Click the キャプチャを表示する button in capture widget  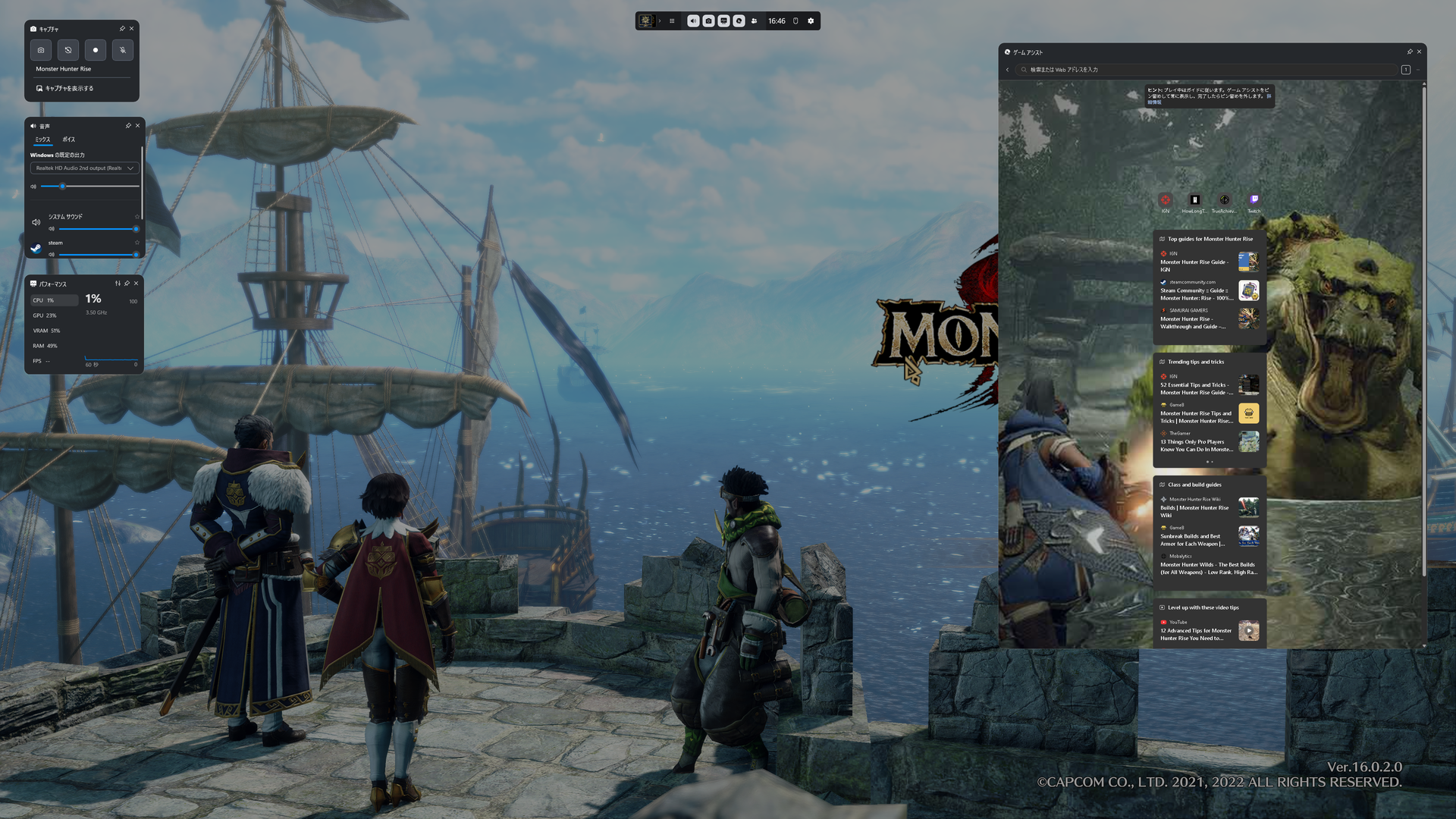click(66, 89)
